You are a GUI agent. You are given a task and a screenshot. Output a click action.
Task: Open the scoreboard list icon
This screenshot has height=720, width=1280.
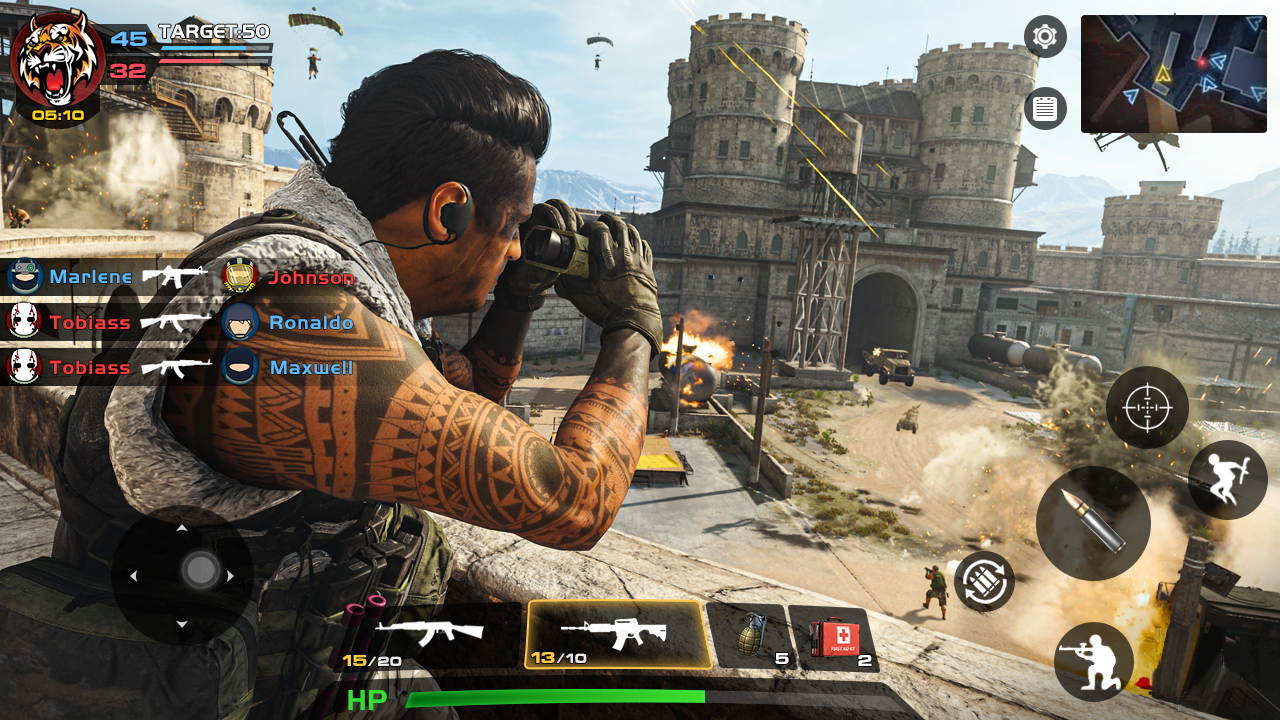pos(1045,108)
